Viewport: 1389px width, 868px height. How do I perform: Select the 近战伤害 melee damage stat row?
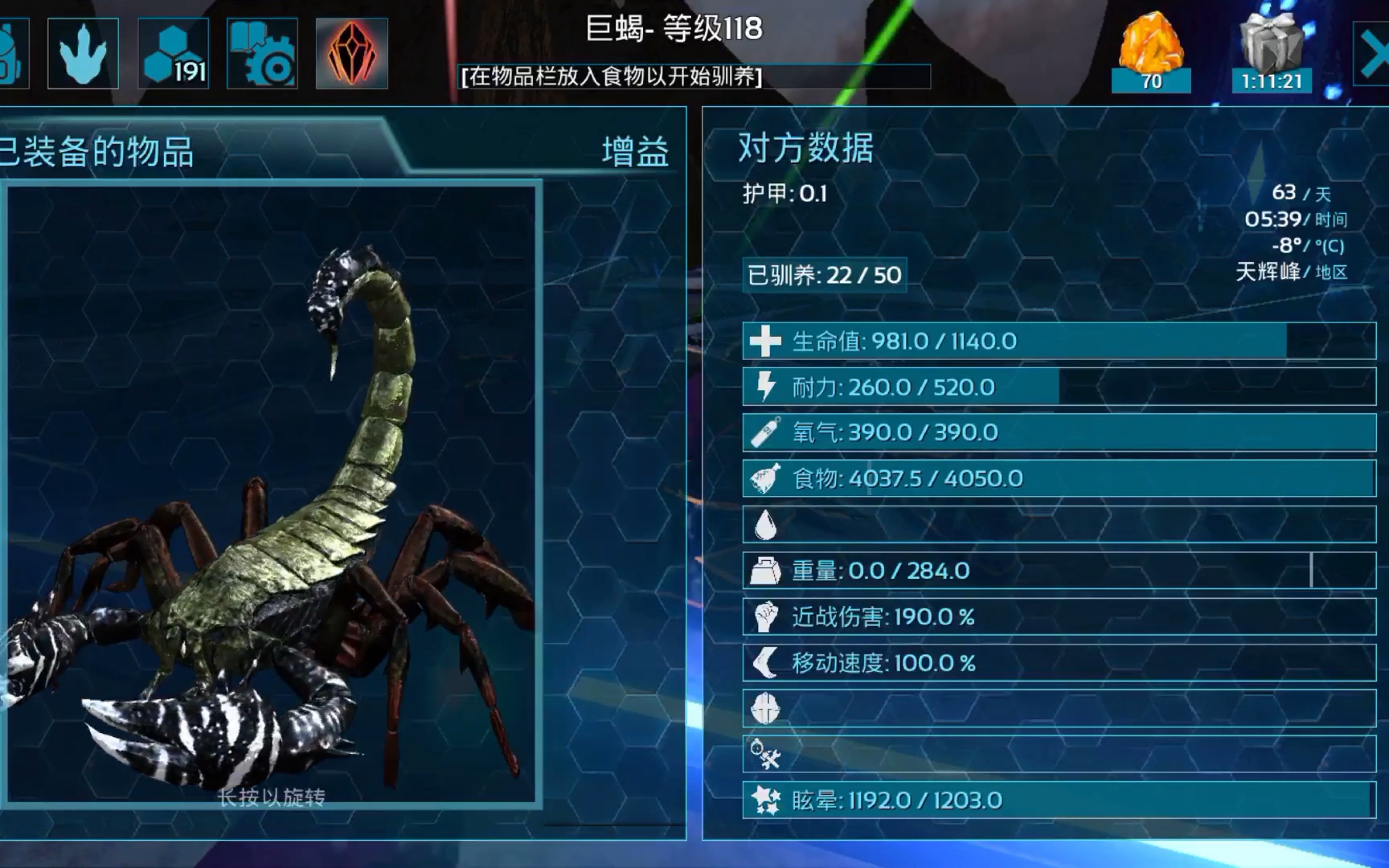[x=1059, y=616]
